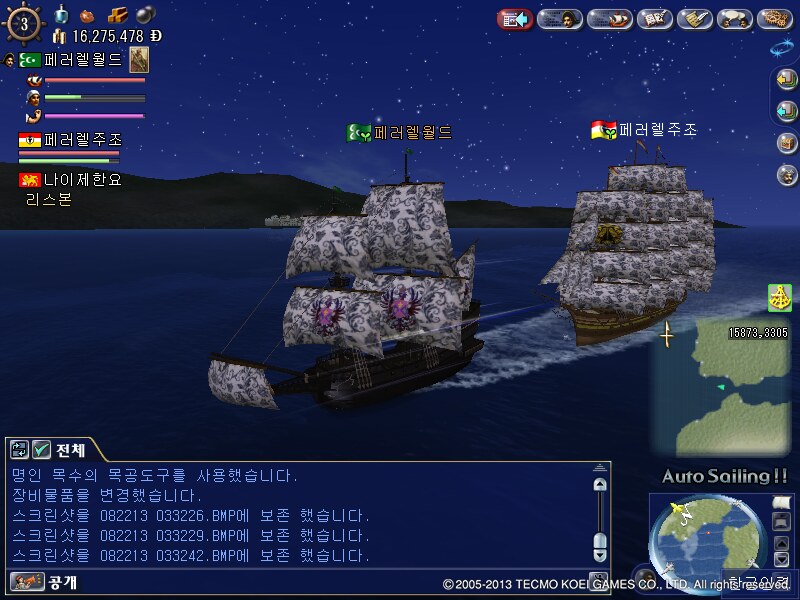Open the chat bubbles communication menu
This screenshot has height=600, width=800.
(x=737, y=19)
